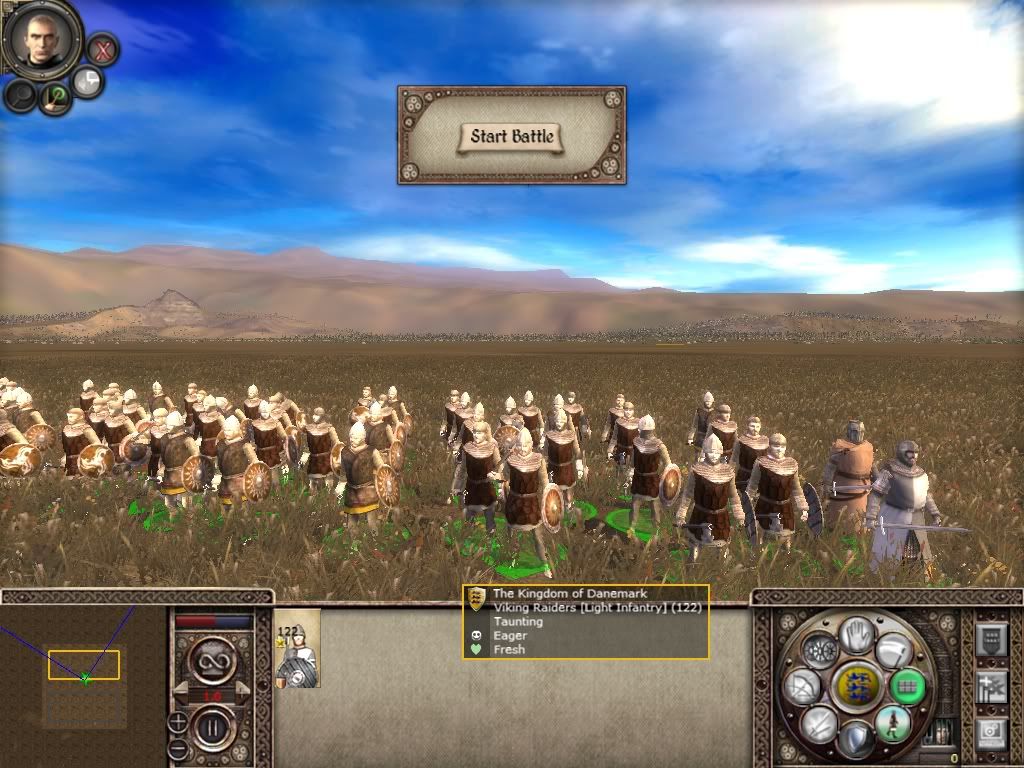This screenshot has height=768, width=1024.
Task: Click the Danemark faction crest button
Action: 856,687
